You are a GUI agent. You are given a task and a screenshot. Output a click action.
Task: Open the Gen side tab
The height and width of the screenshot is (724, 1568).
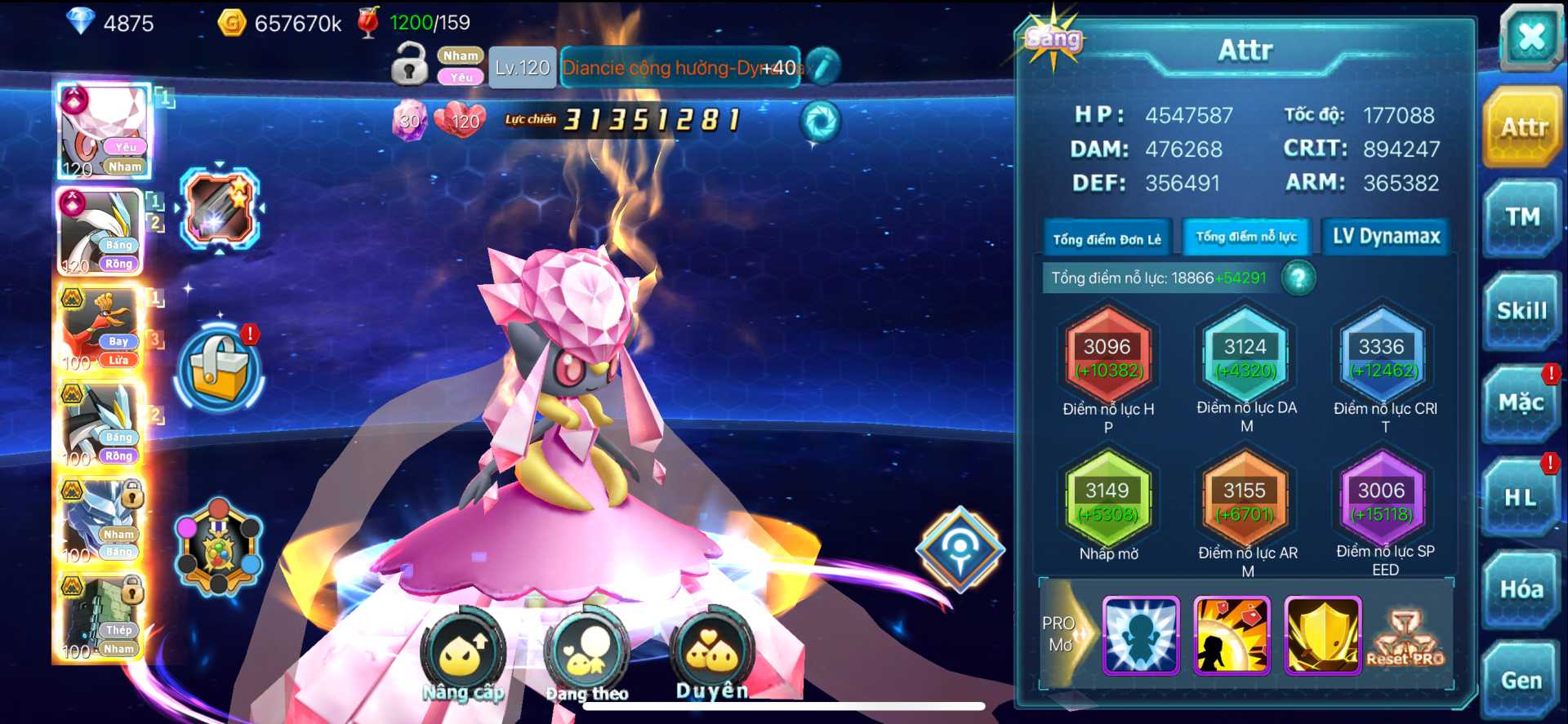(1521, 680)
